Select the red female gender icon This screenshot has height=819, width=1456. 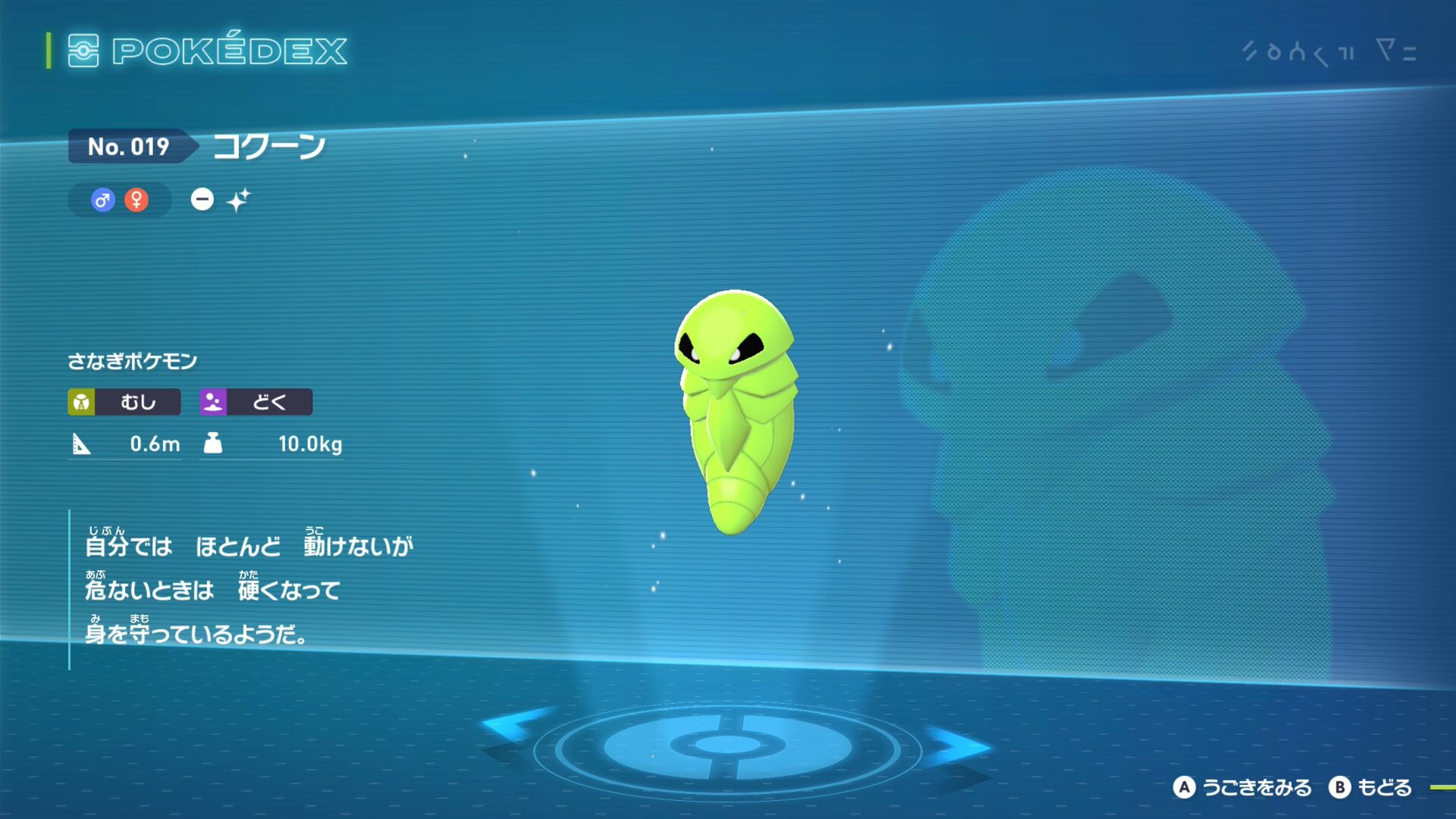[x=136, y=200]
